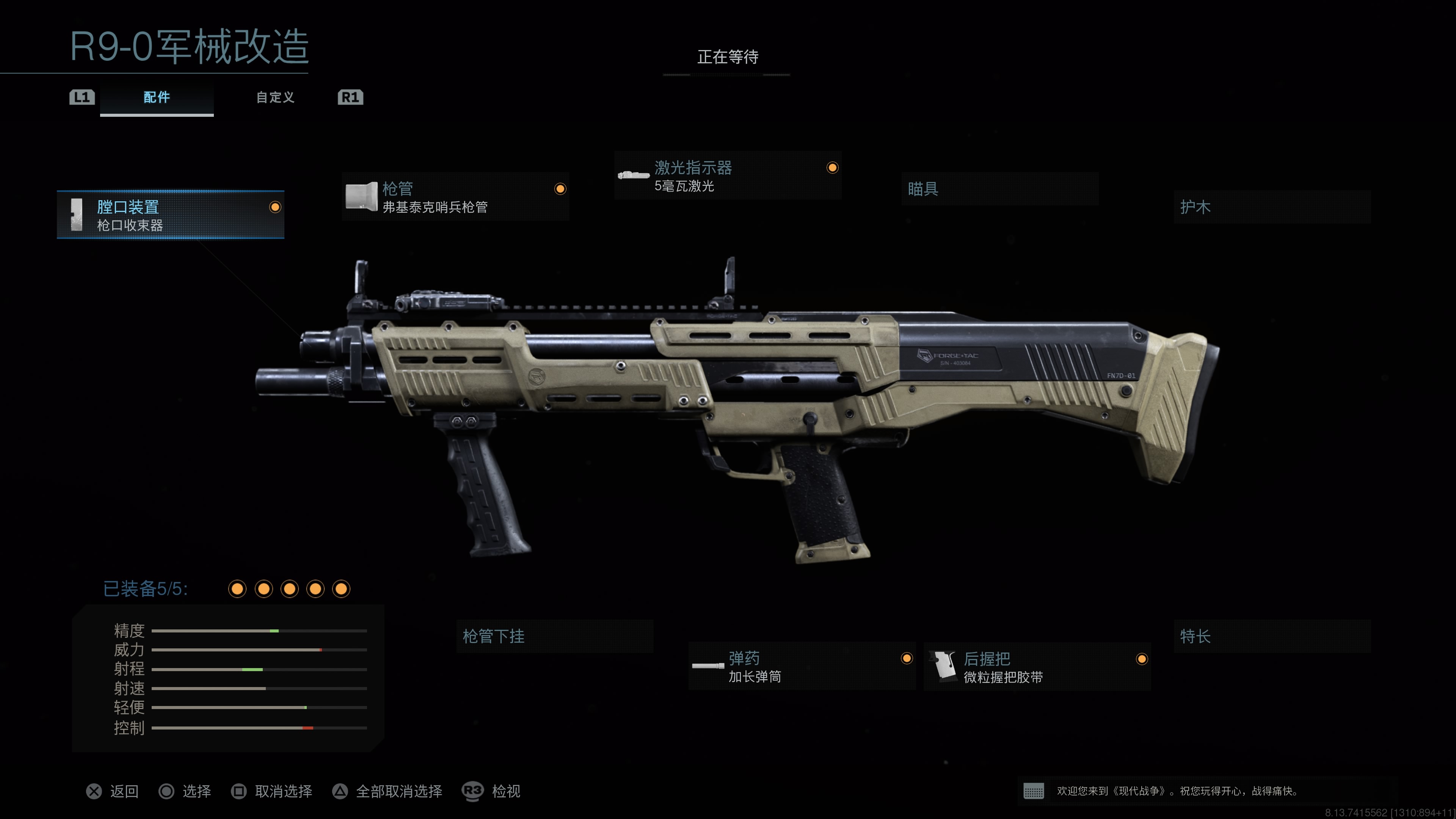
Task: Click the 返回 back option
Action: pyautogui.click(x=113, y=791)
